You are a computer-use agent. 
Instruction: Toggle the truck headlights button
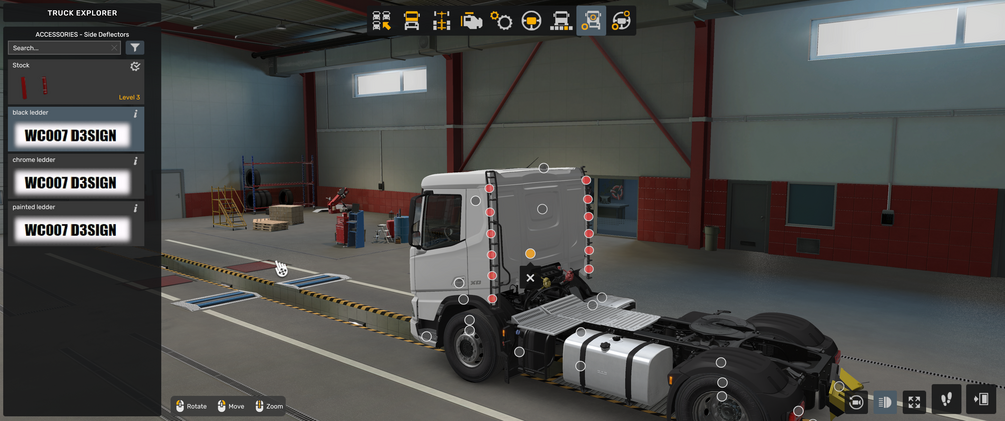(885, 402)
